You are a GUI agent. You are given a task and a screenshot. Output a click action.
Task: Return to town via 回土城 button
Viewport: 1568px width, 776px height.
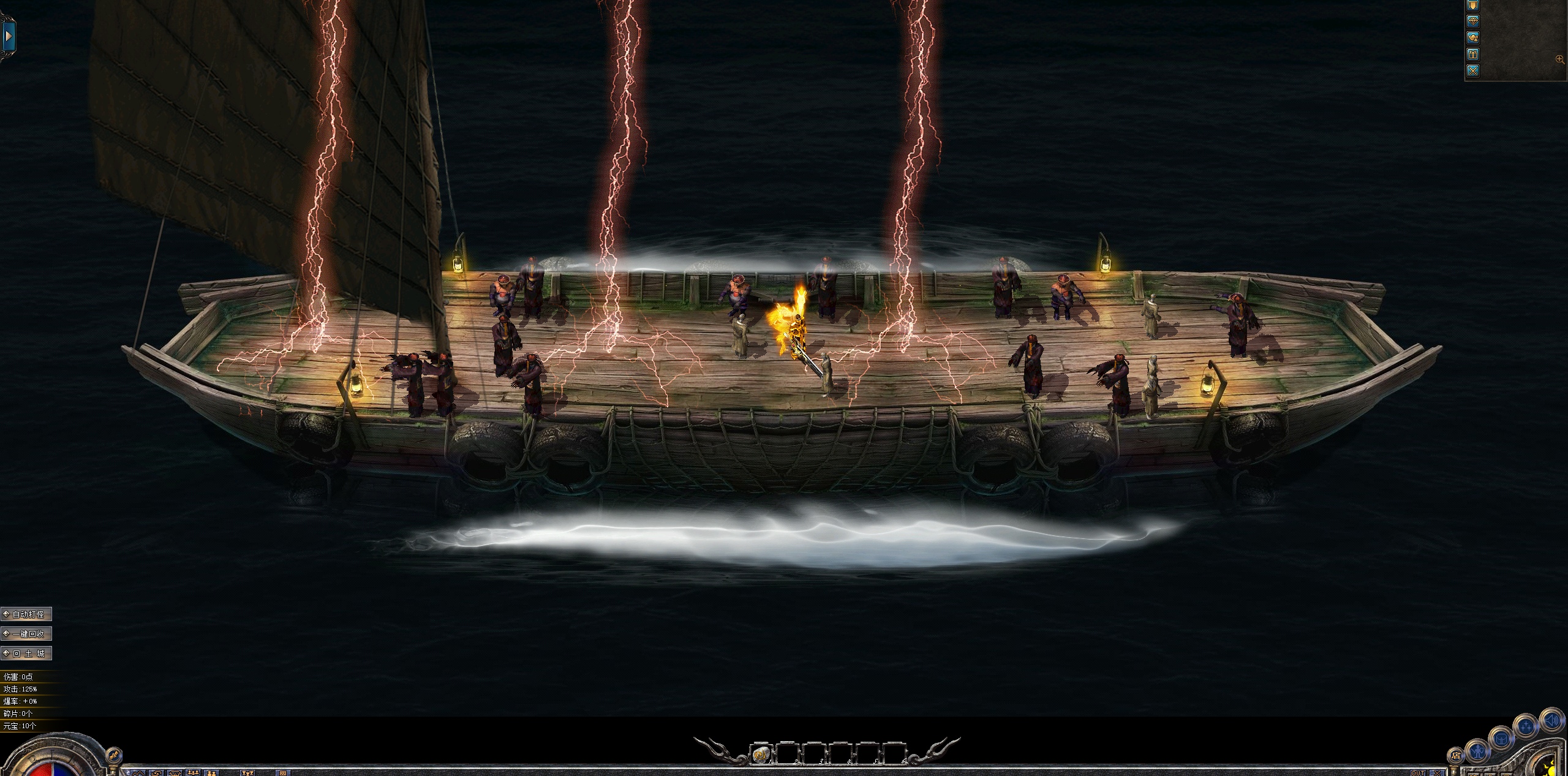[x=26, y=654]
